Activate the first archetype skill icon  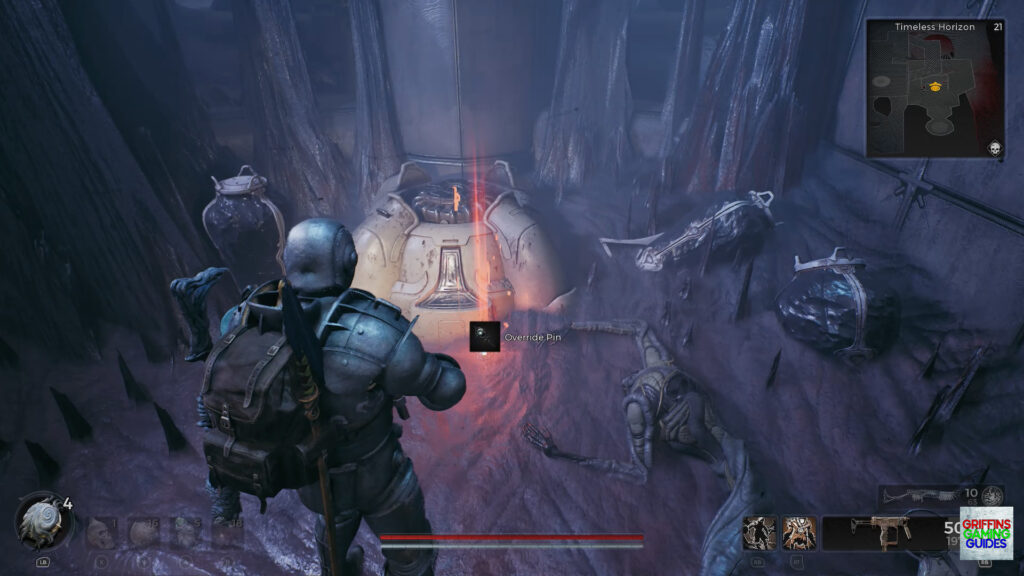(761, 533)
